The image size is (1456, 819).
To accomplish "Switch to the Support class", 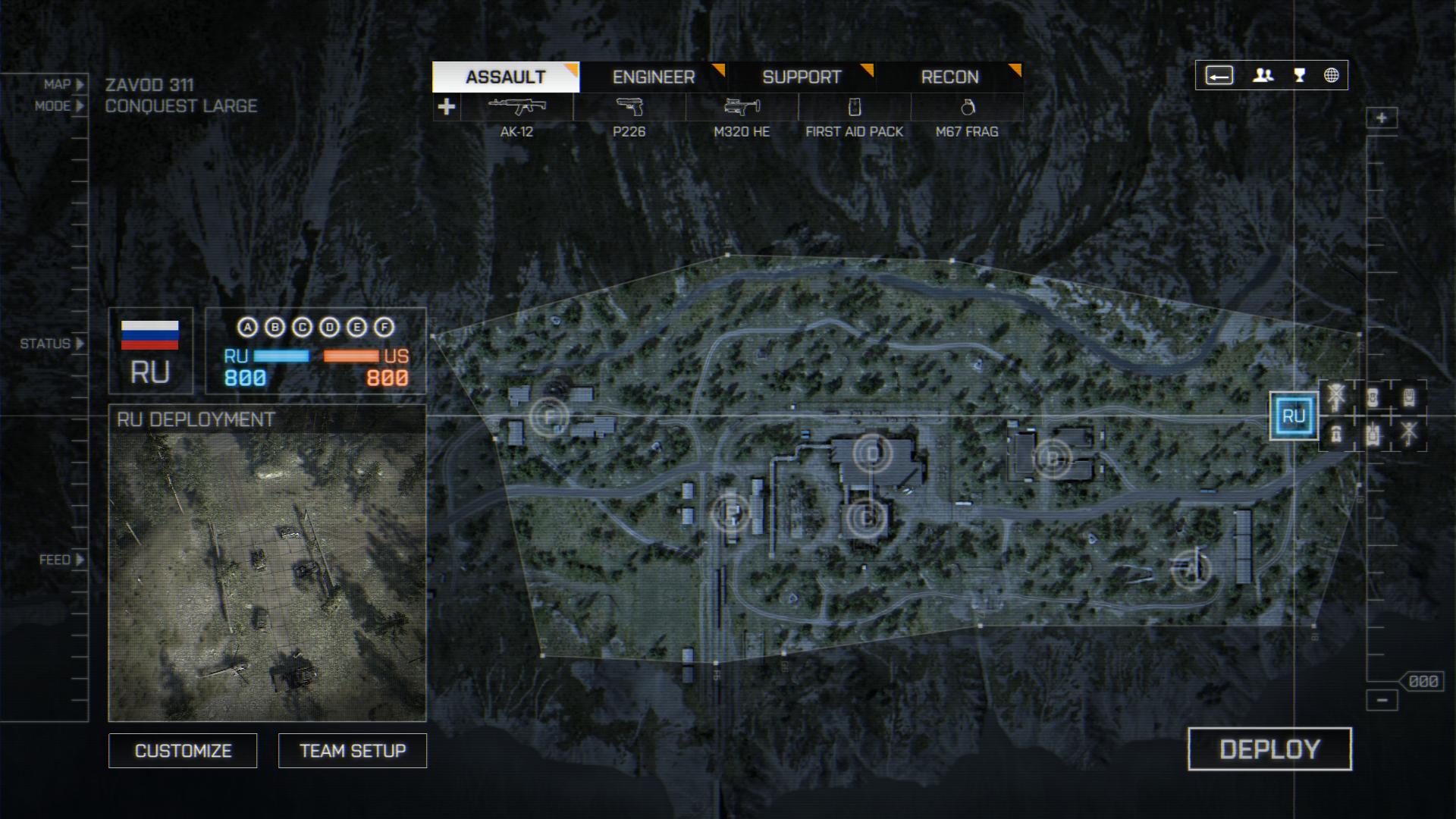I will 801,77.
